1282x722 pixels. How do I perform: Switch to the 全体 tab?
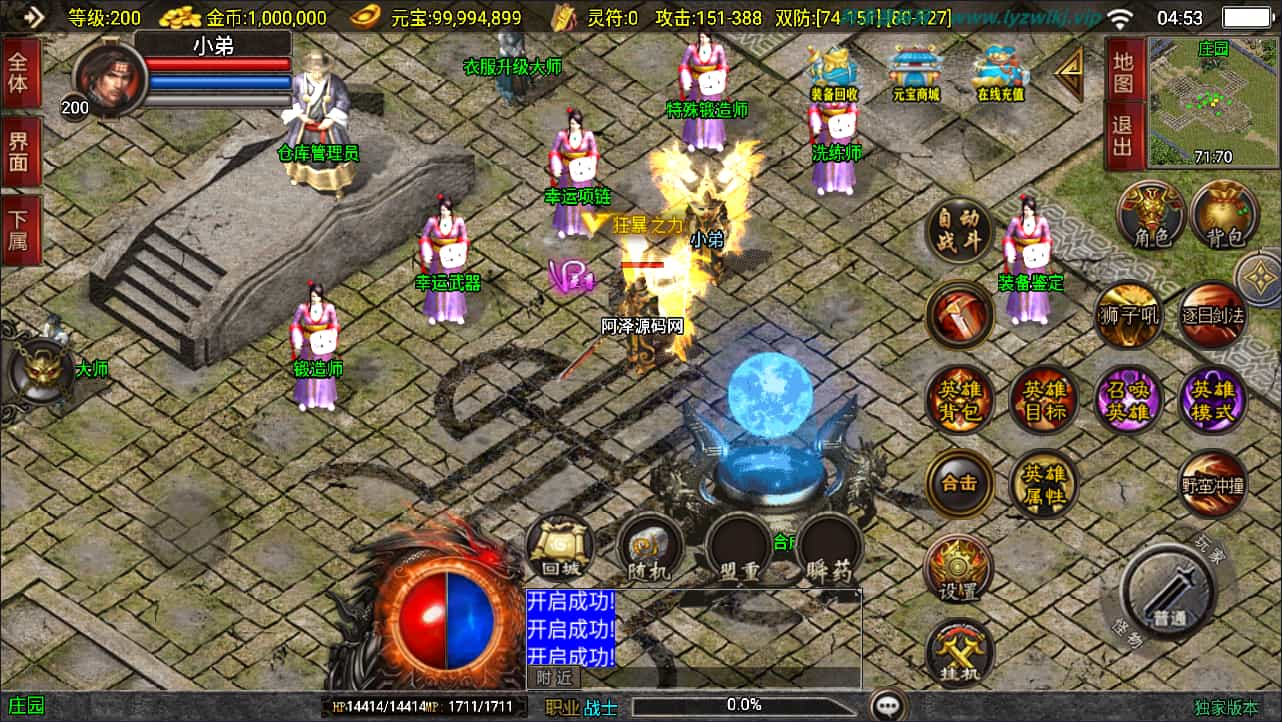click(x=18, y=72)
